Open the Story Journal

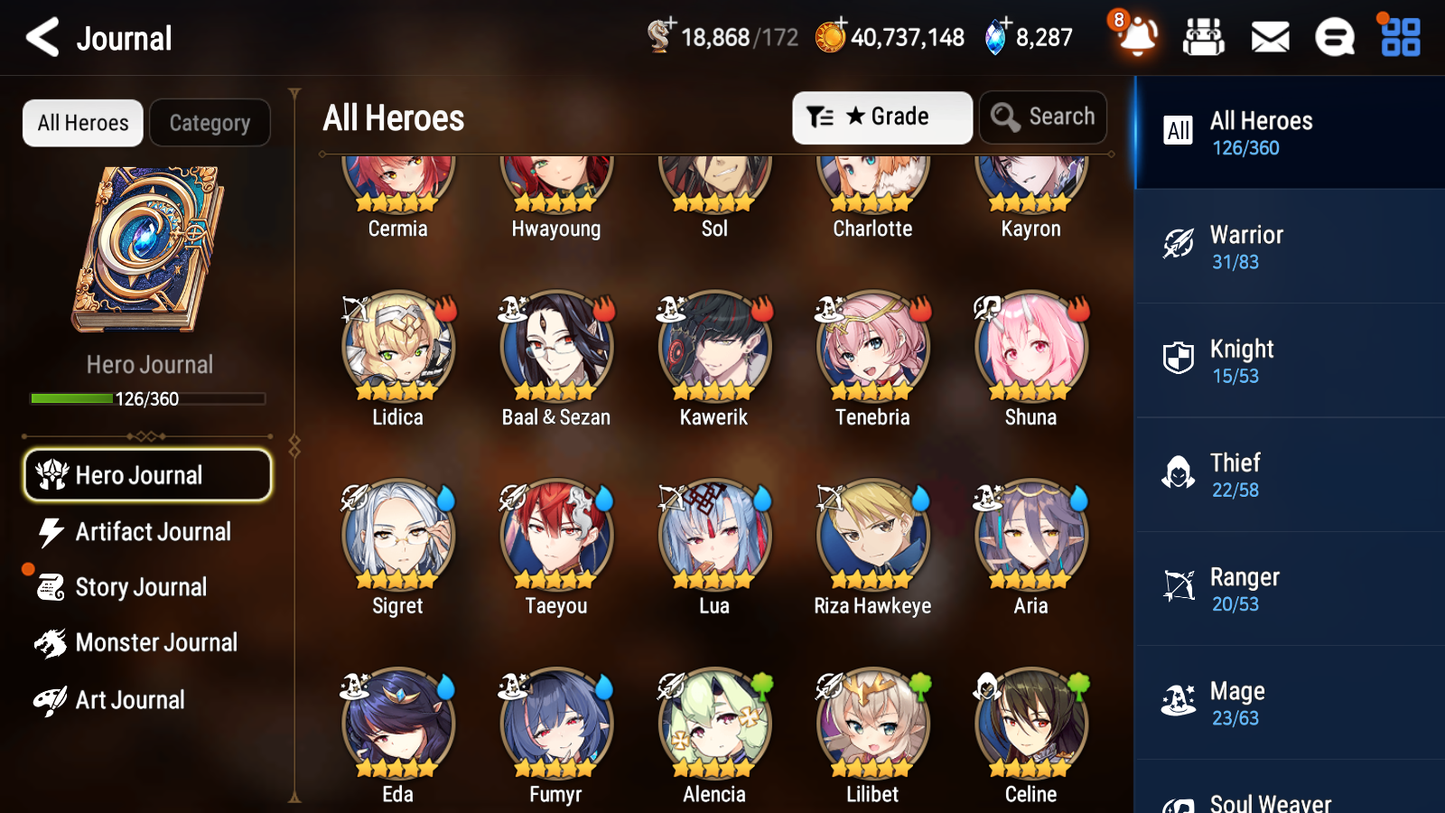[140, 587]
